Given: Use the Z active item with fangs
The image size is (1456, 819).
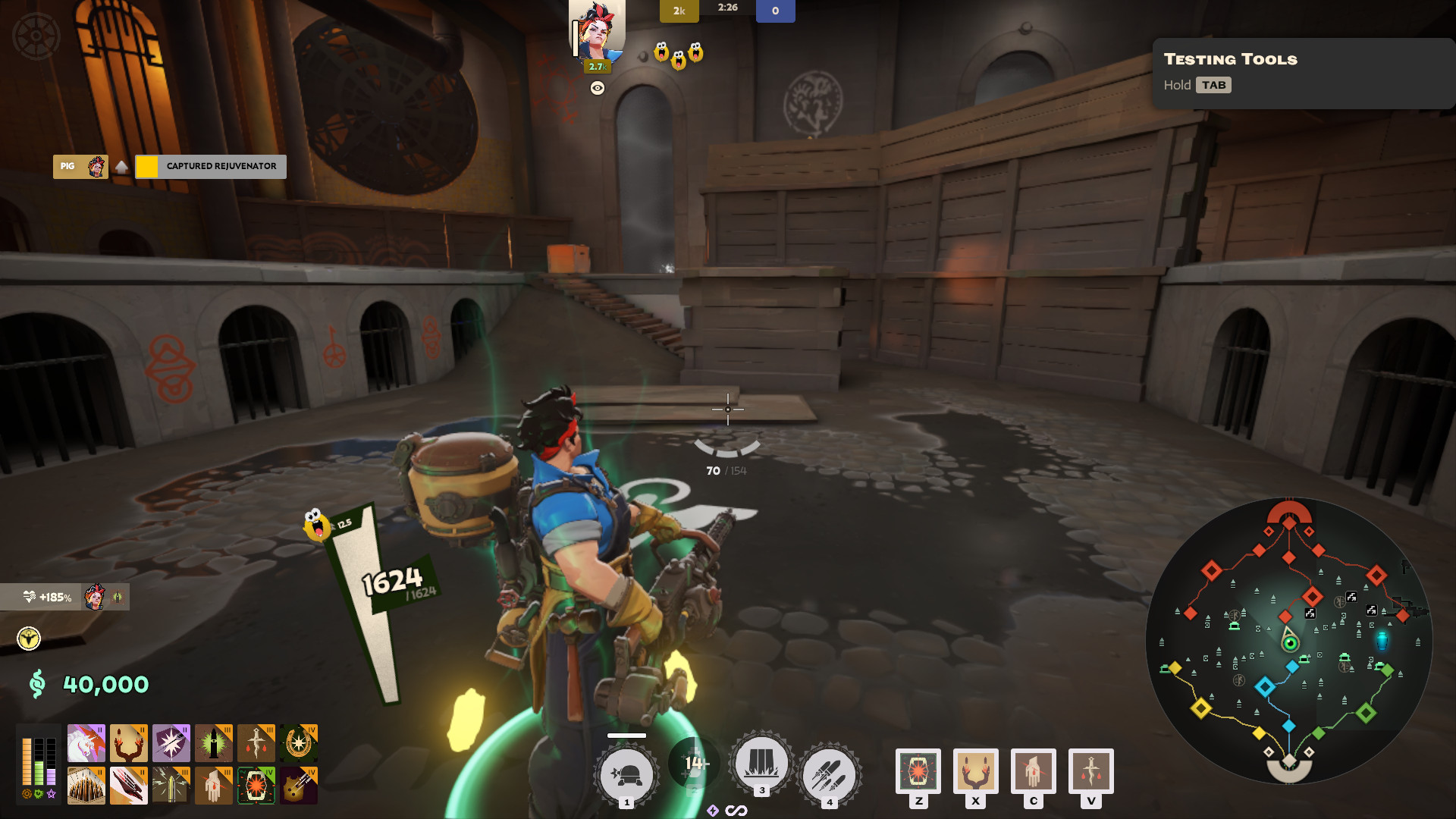Looking at the screenshot, I should click(918, 770).
